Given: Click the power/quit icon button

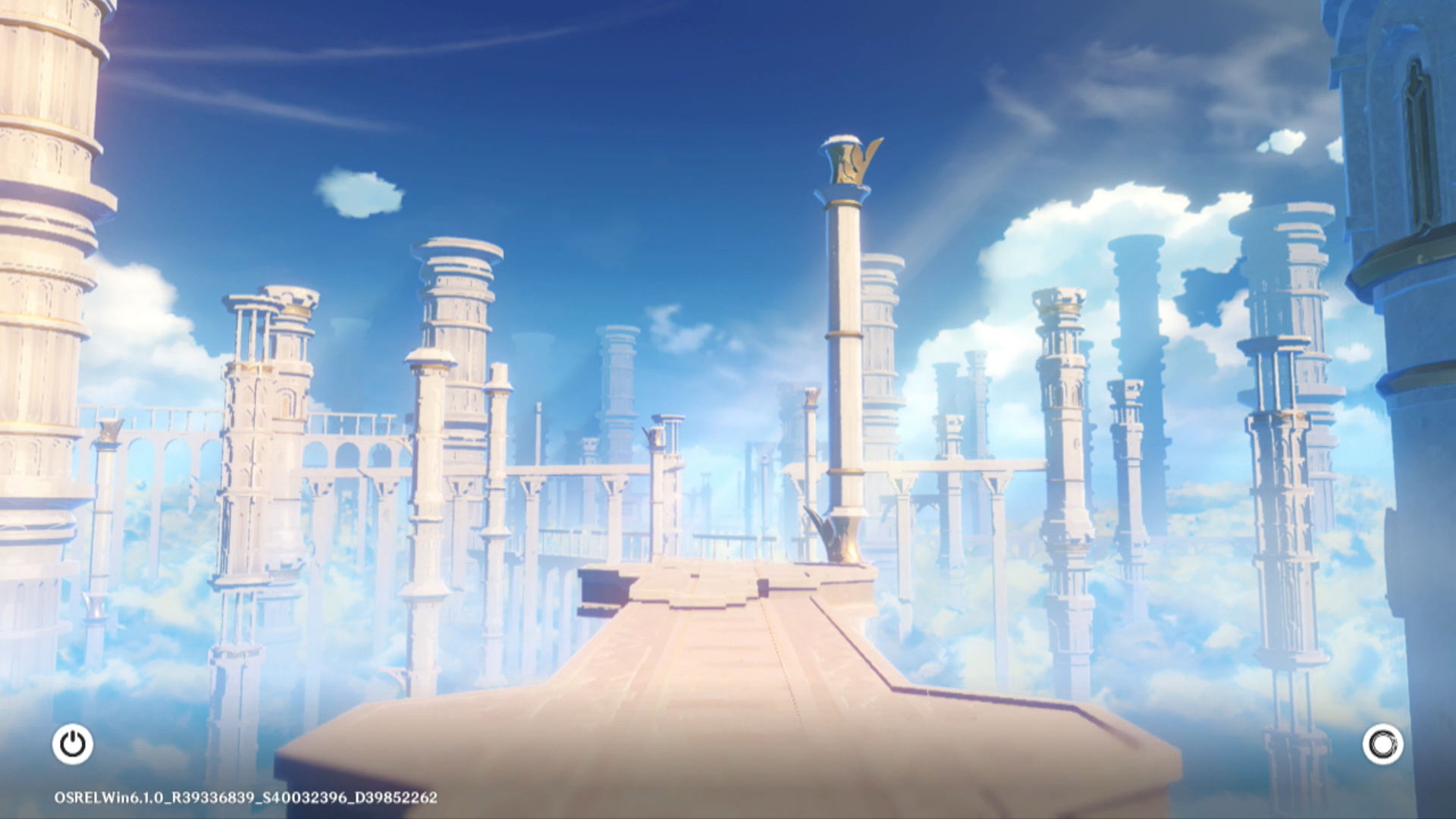Looking at the screenshot, I should [x=73, y=744].
